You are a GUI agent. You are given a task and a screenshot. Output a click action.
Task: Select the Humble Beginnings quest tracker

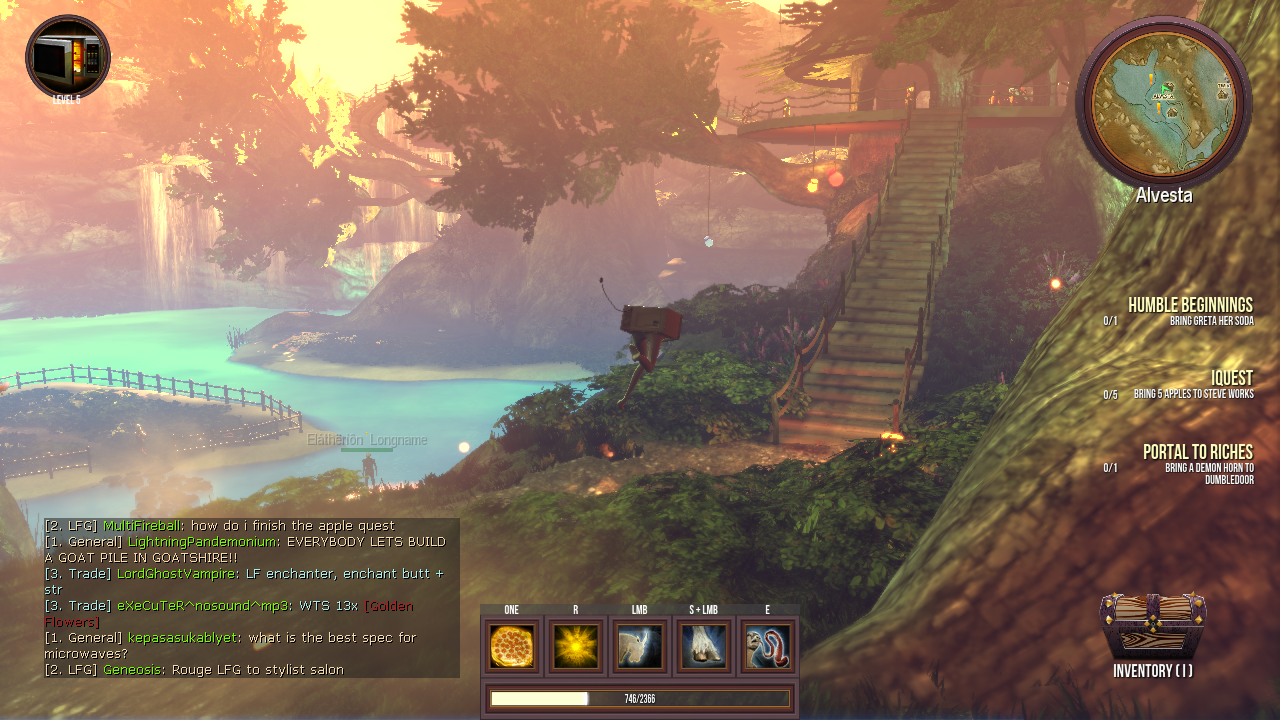pyautogui.click(x=1189, y=305)
